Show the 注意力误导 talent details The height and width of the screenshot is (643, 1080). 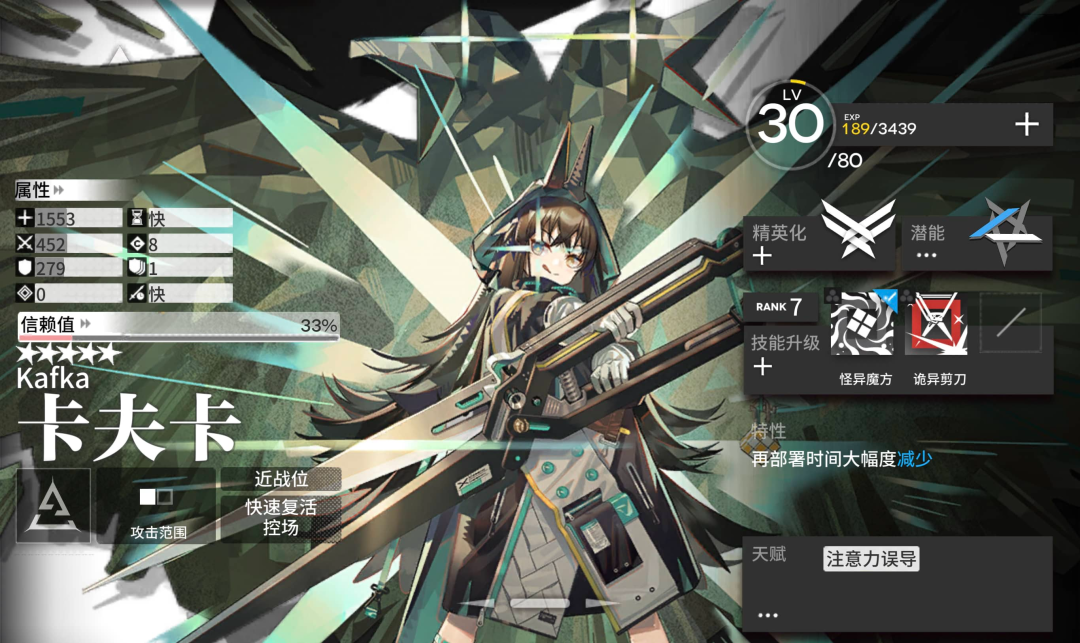point(871,559)
